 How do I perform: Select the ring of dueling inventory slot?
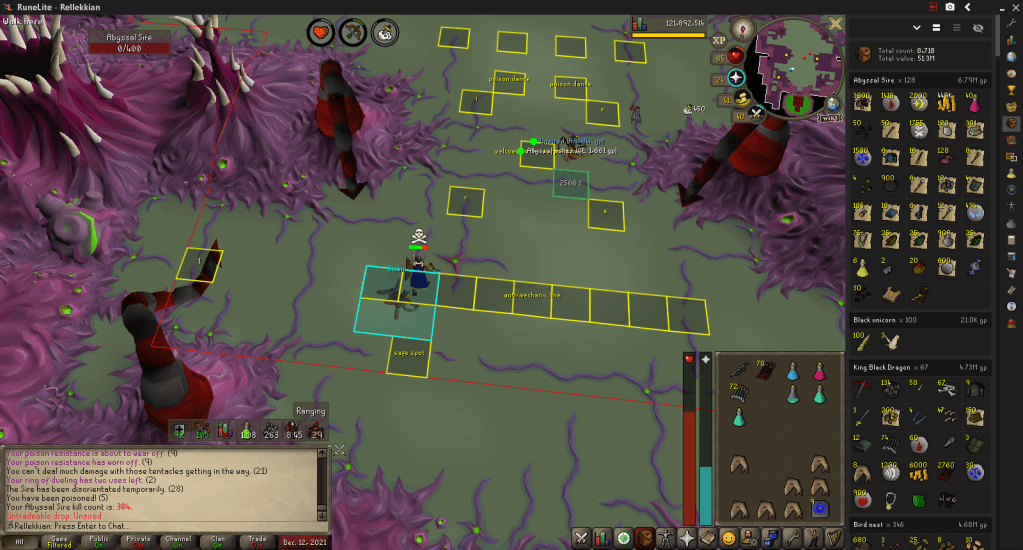[x=820, y=508]
